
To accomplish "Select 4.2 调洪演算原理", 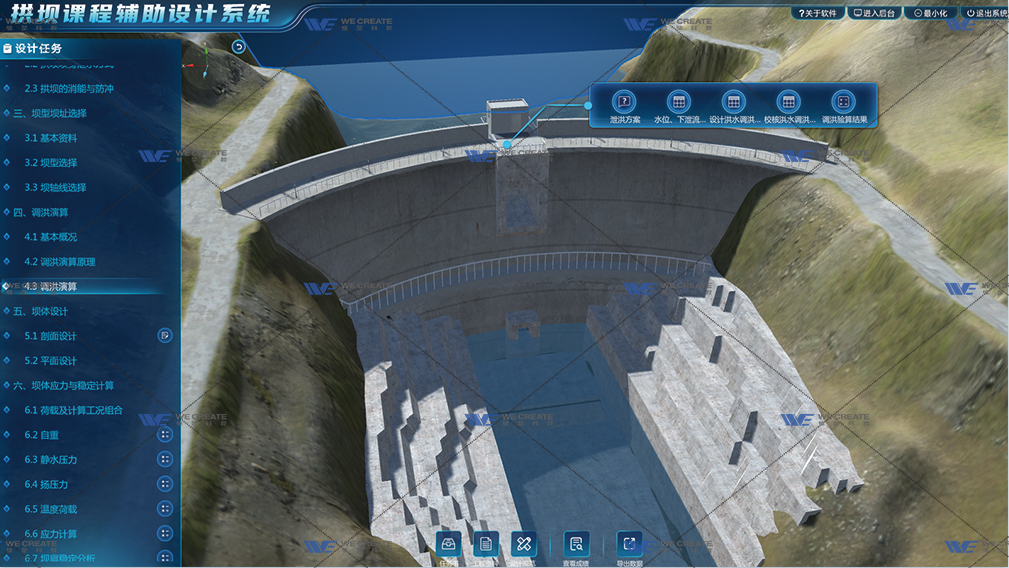I will click(60, 262).
